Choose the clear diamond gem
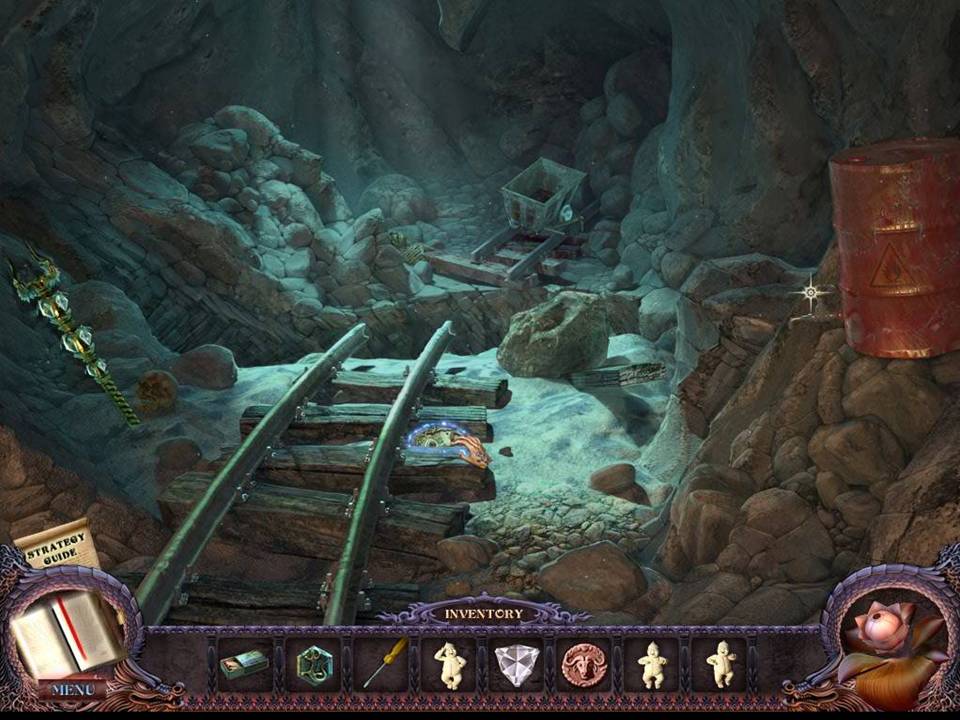The image size is (960, 720). [516, 664]
